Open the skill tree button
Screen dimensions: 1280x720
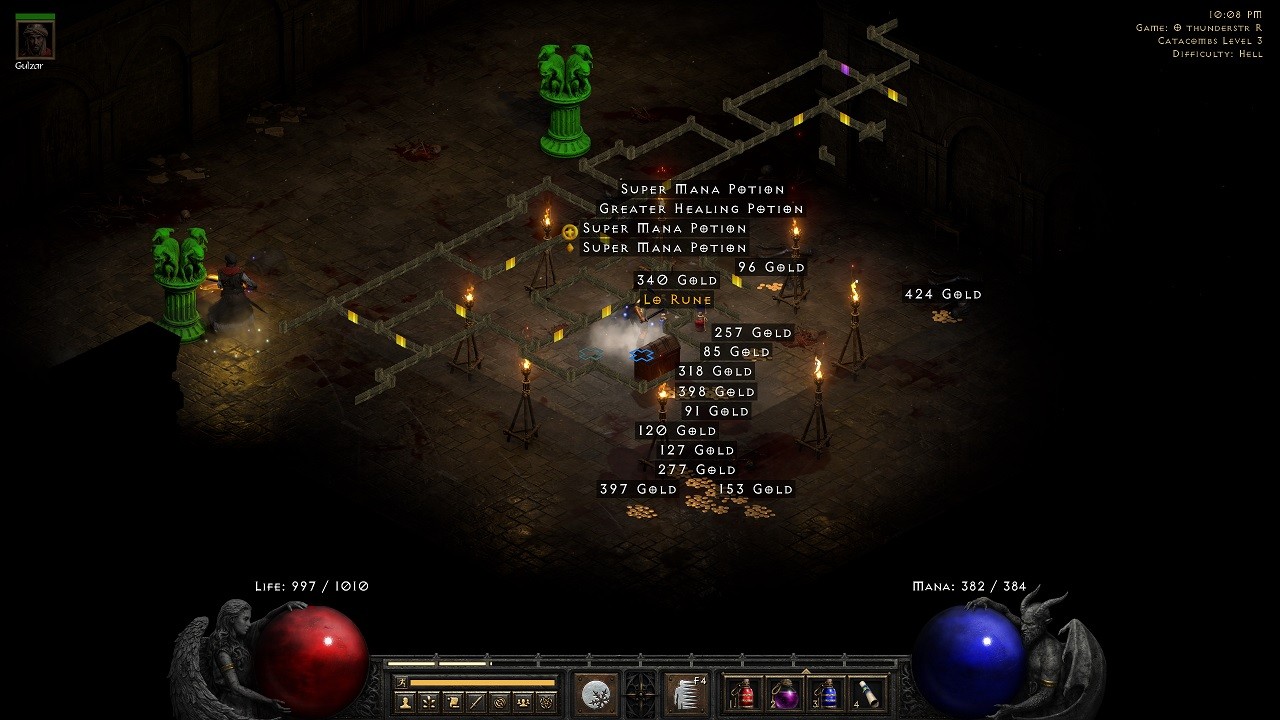(x=428, y=702)
